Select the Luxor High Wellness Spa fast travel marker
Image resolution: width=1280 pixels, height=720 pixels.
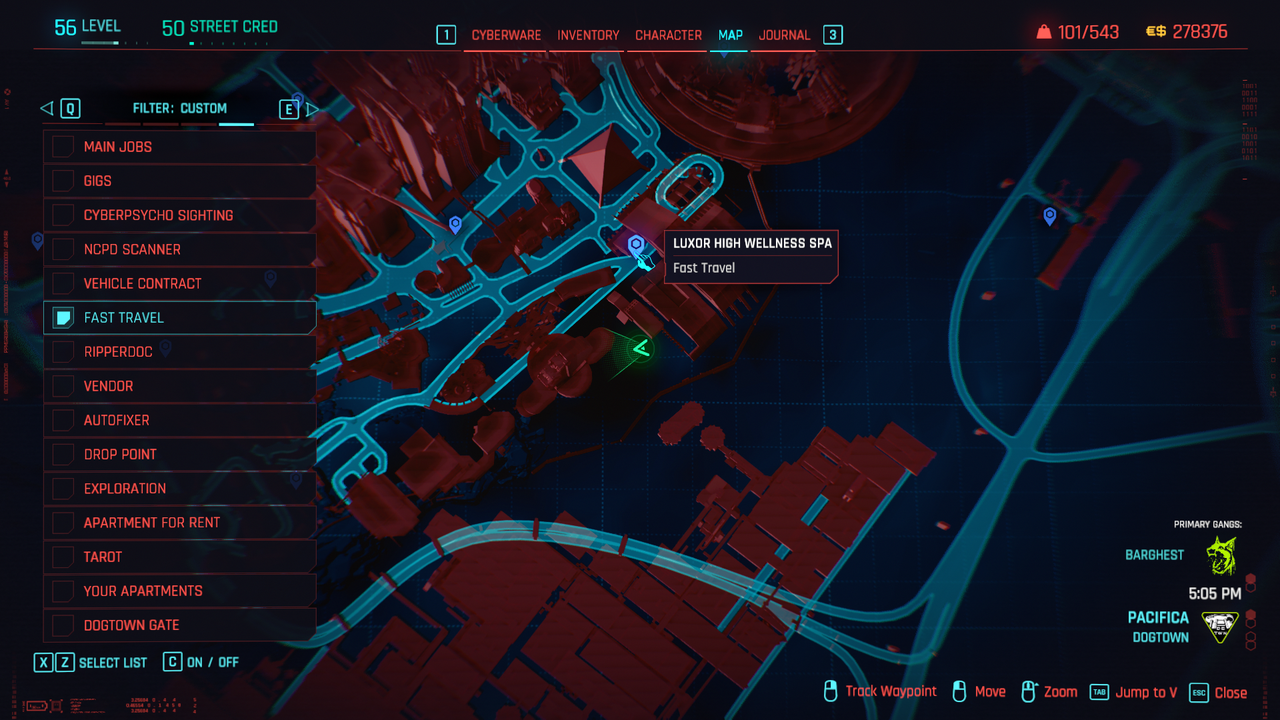[635, 245]
